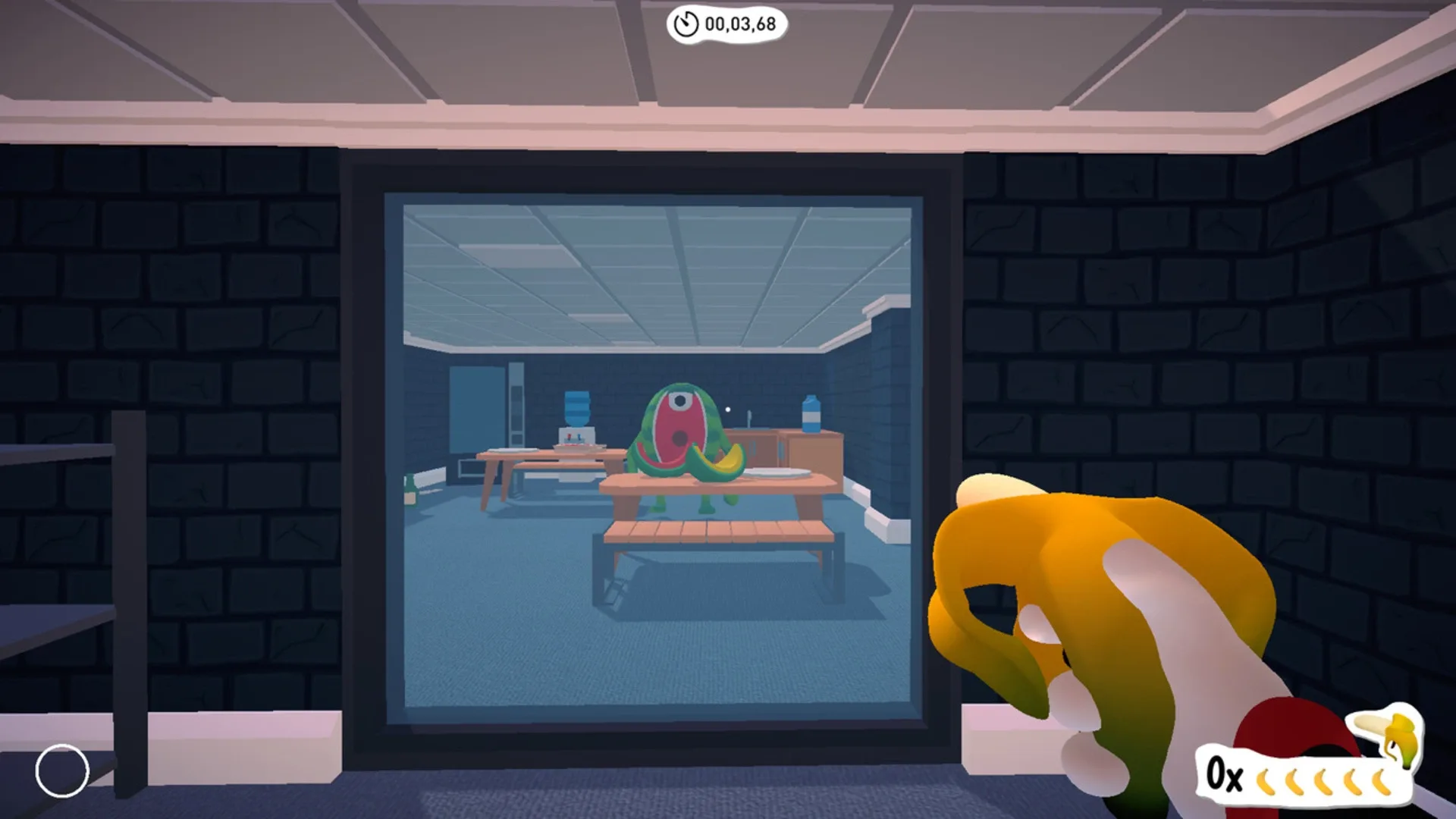Image resolution: width=1456 pixels, height=819 pixels.
Task: Click the watermelon monster's eye
Action: pyautogui.click(x=680, y=400)
